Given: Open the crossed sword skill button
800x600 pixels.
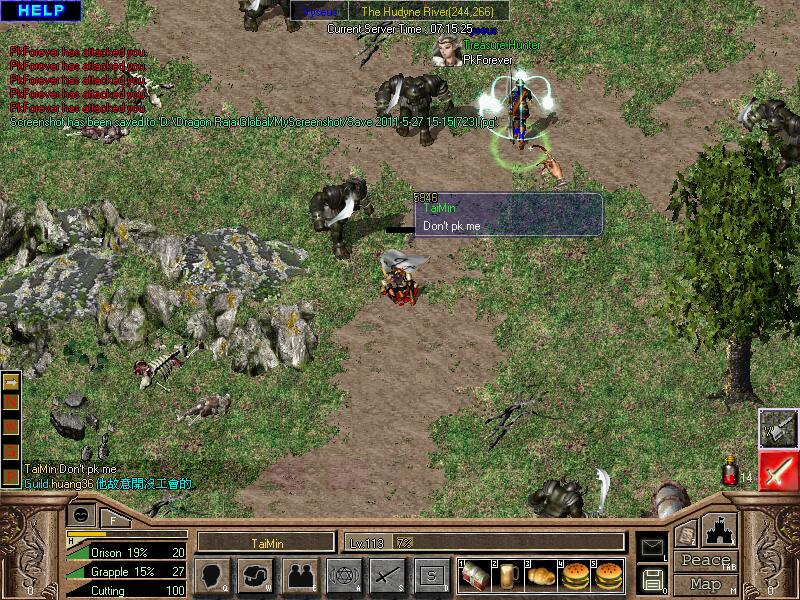Looking at the screenshot, I should [387, 575].
